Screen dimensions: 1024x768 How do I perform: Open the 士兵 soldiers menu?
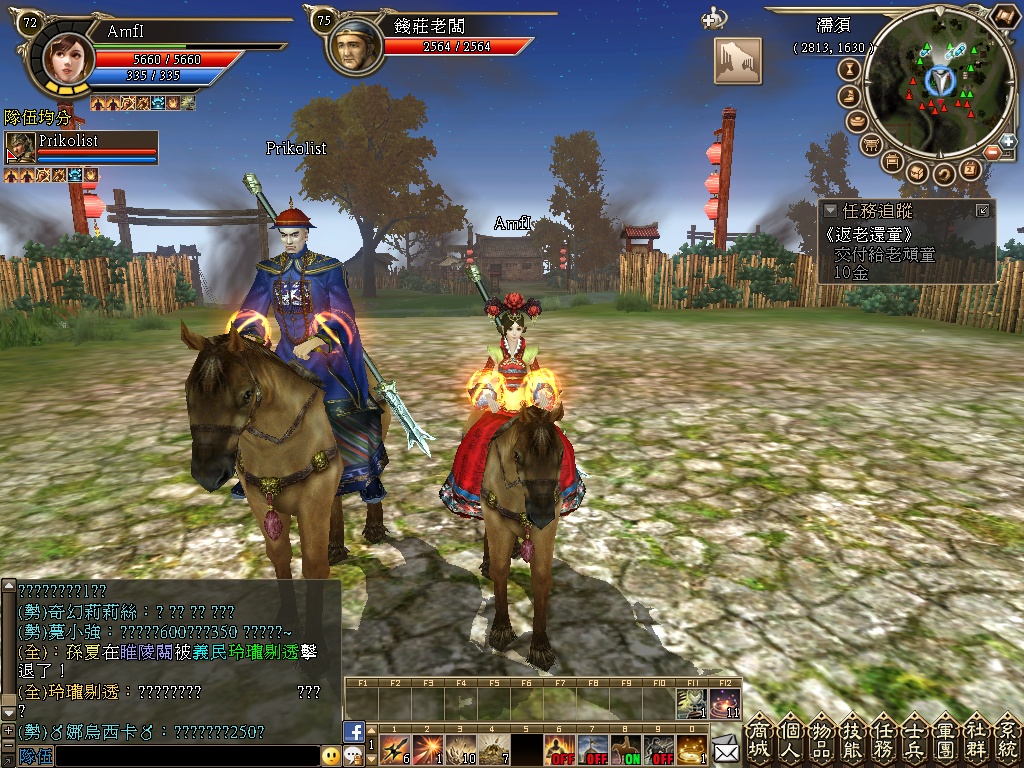pyautogui.click(x=915, y=740)
